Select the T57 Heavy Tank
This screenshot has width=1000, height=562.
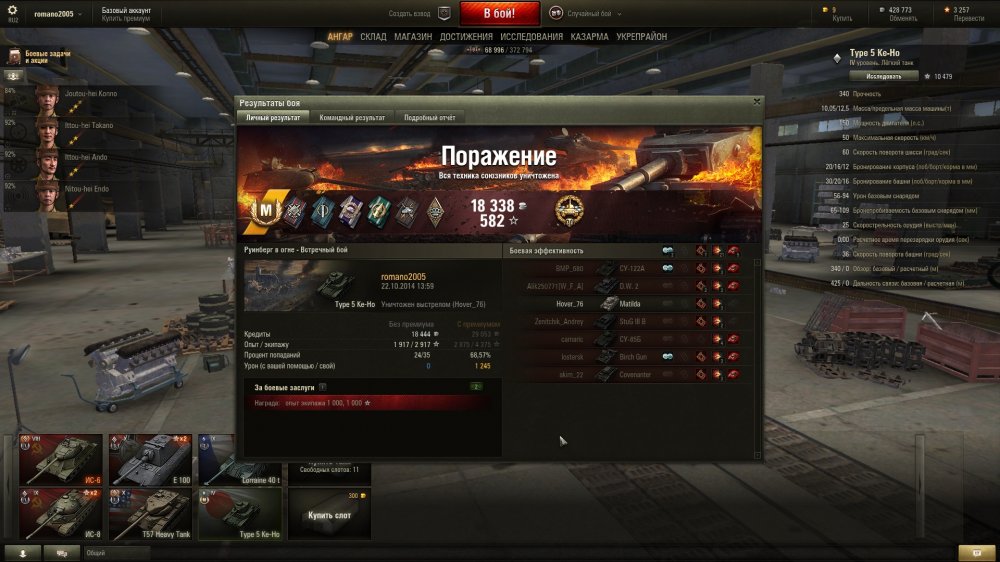150,514
